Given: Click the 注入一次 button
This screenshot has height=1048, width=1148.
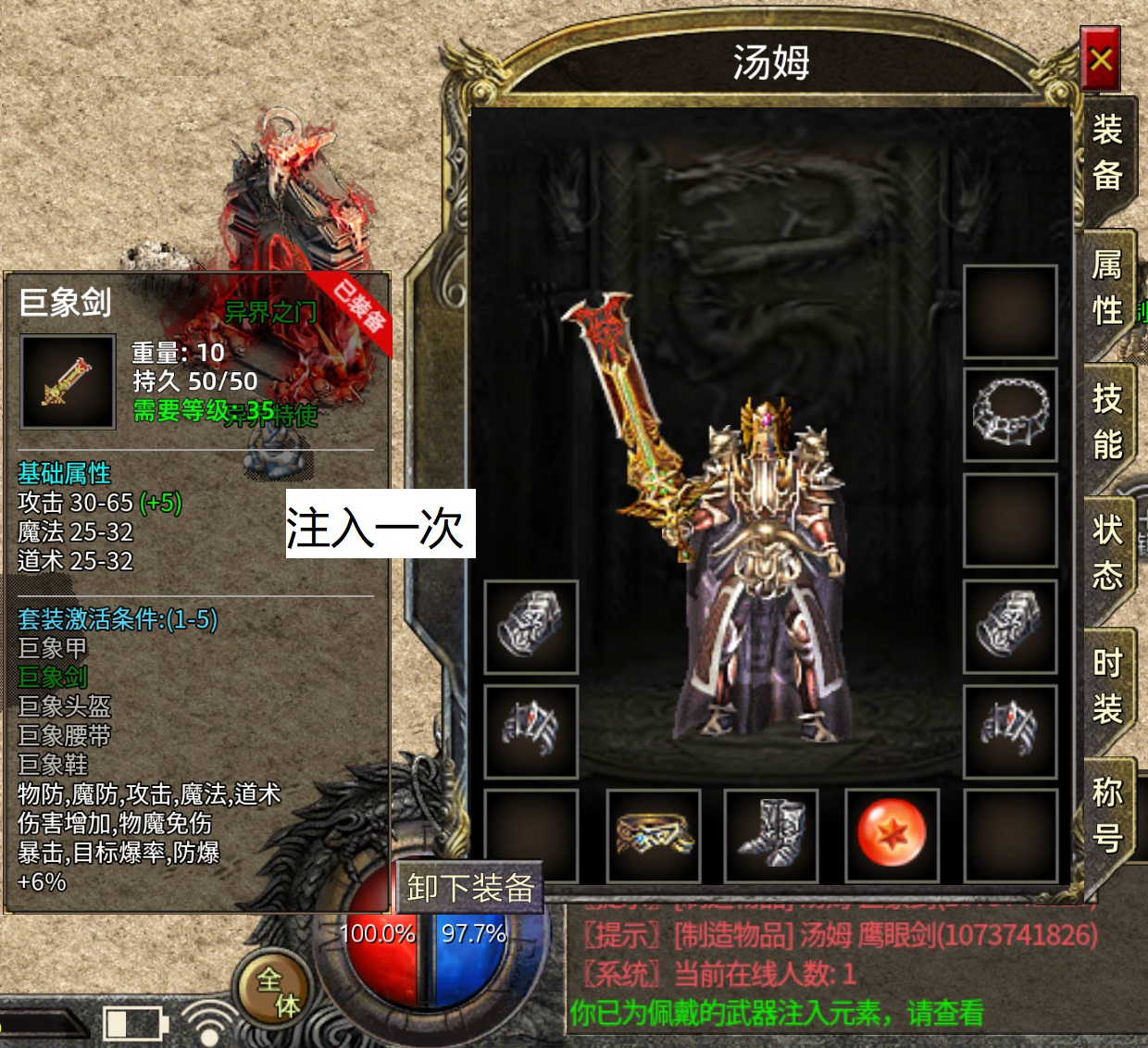Looking at the screenshot, I should coord(380,524).
